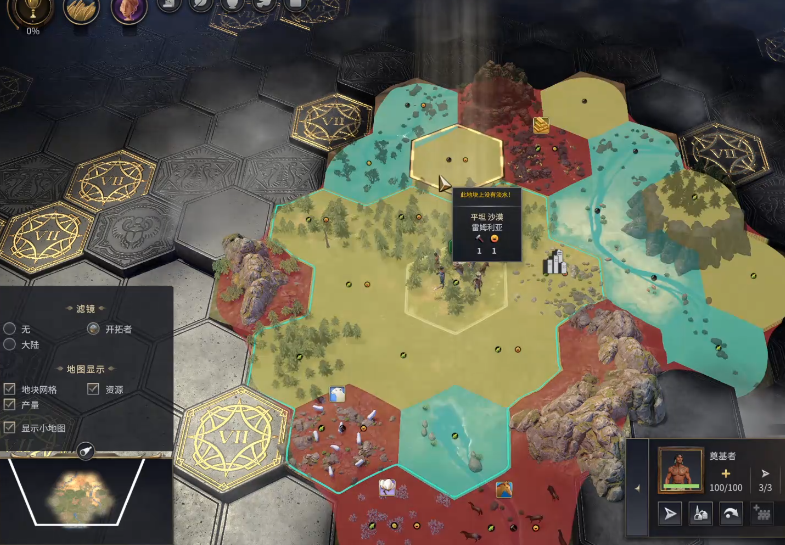Activate the unit move arrow command

point(670,514)
